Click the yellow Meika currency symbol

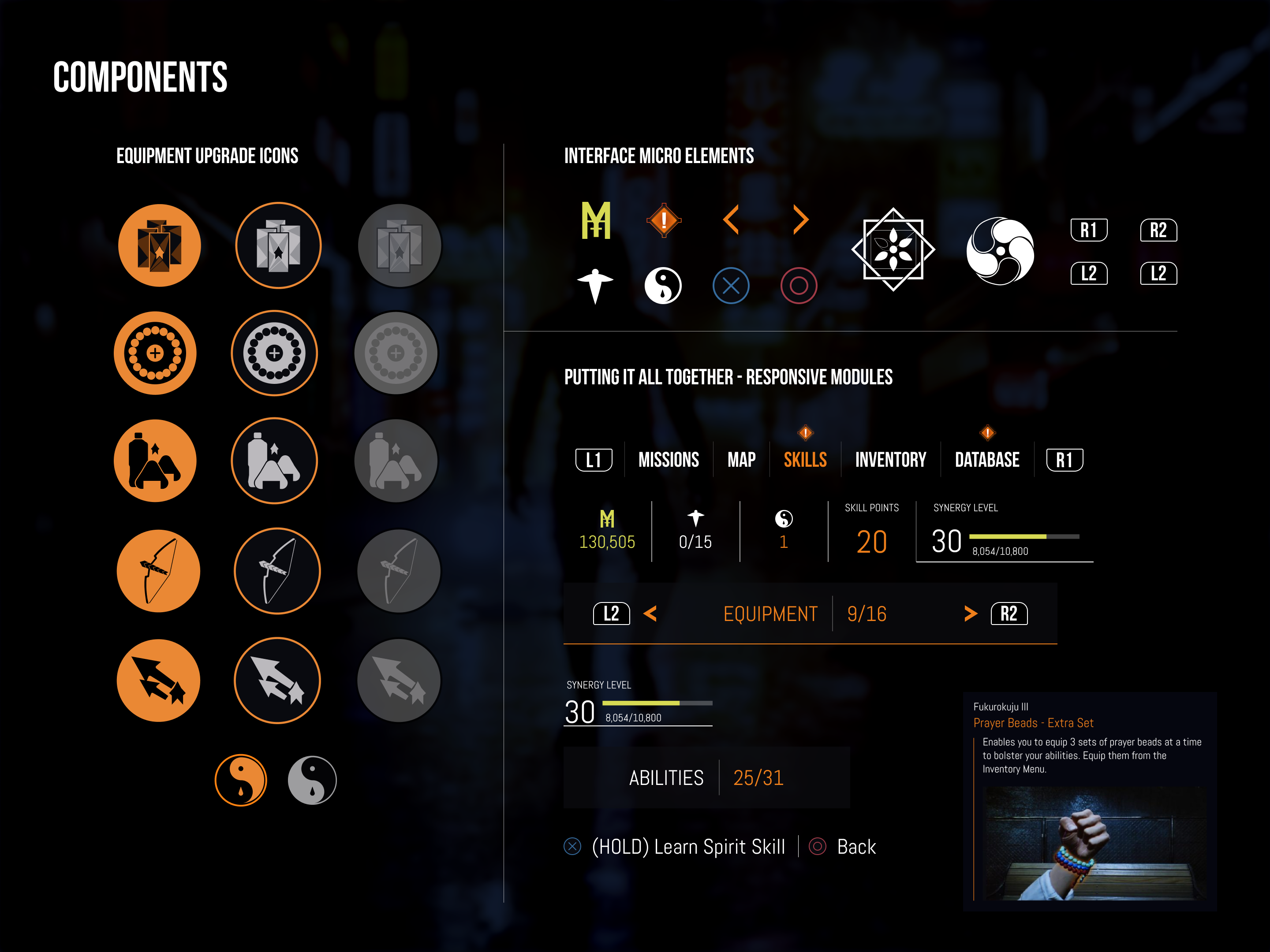coord(596,220)
